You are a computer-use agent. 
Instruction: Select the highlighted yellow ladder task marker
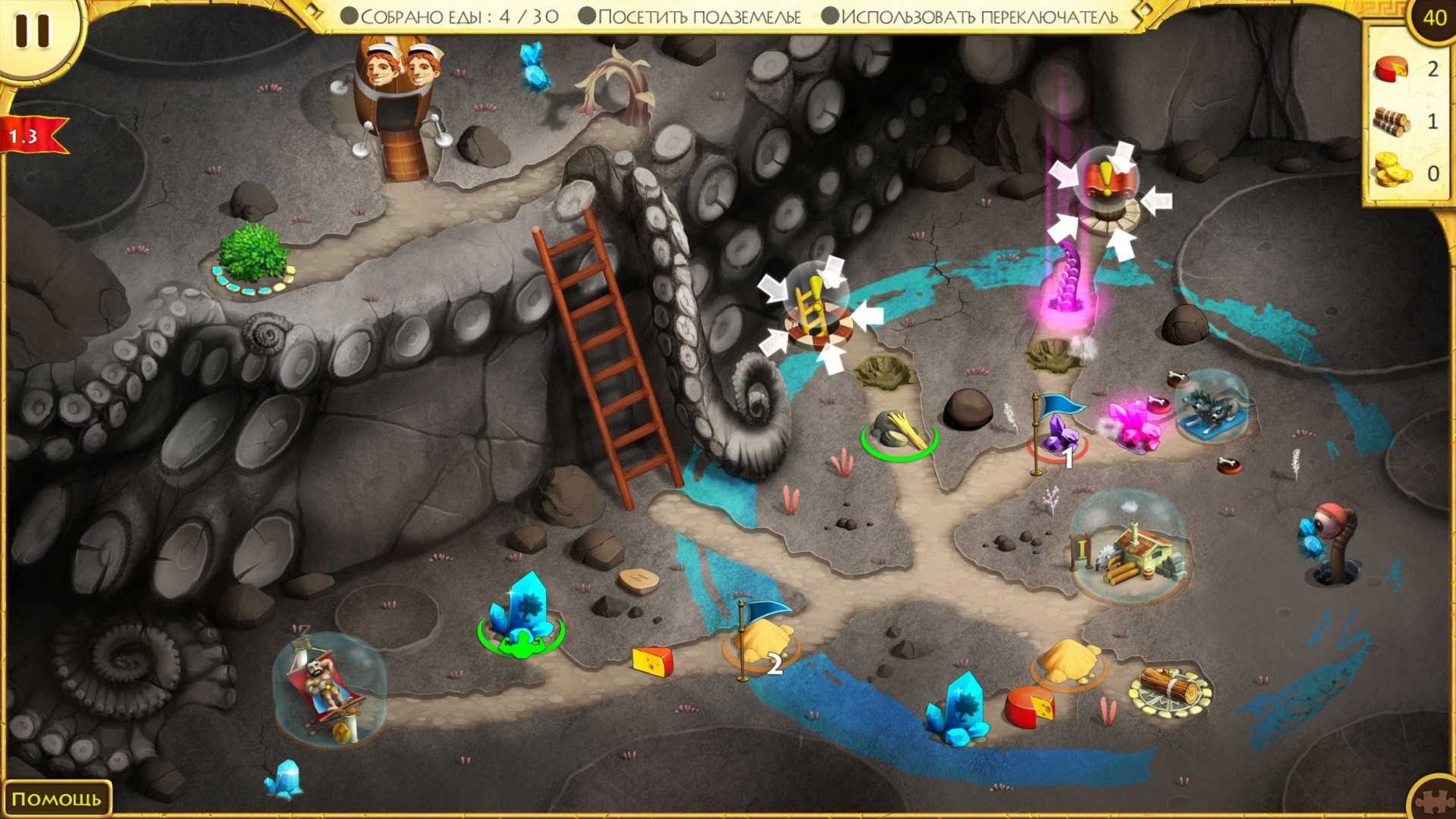click(x=812, y=309)
